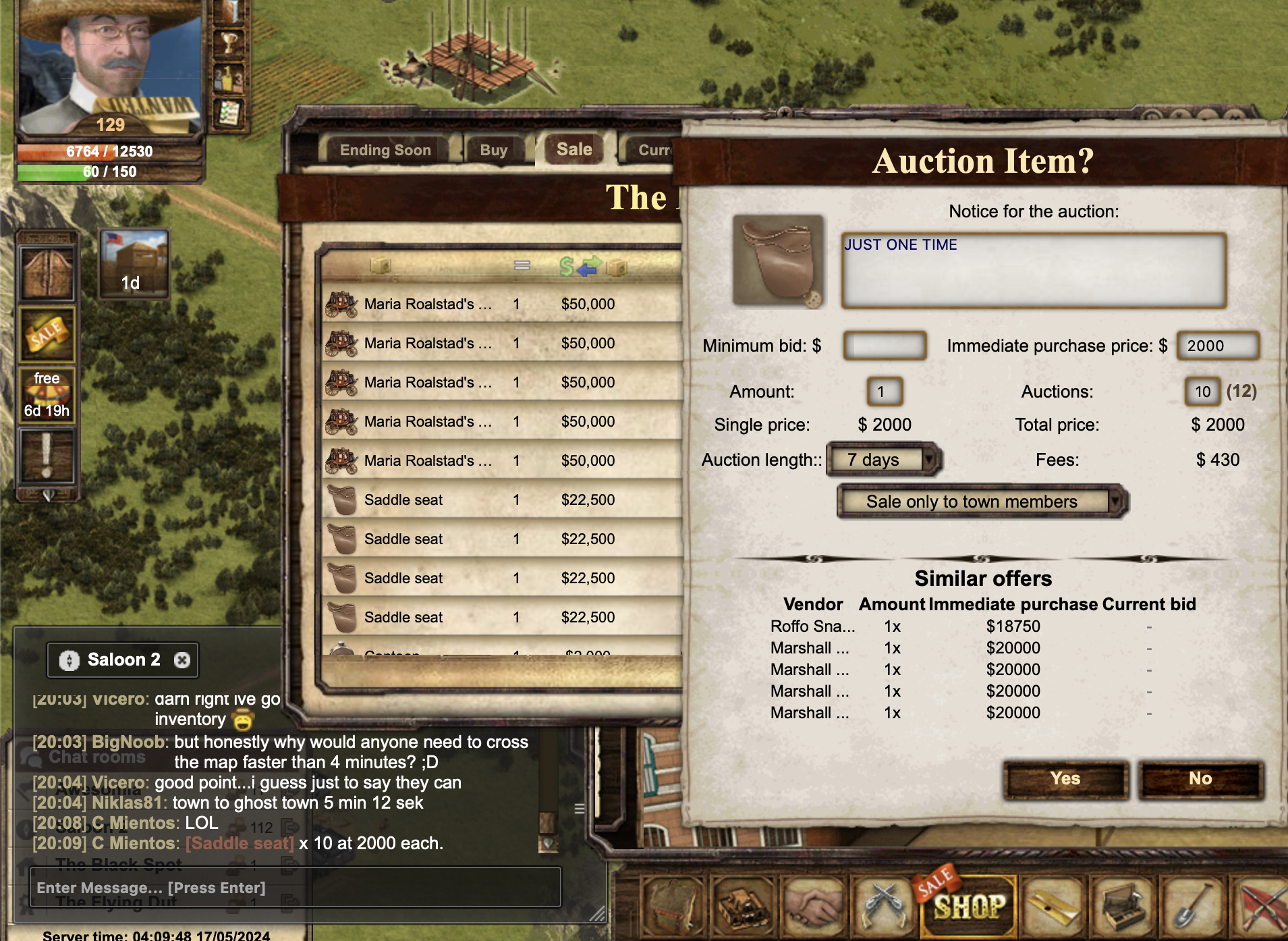Open the handshake icon in bottom bar

click(812, 905)
